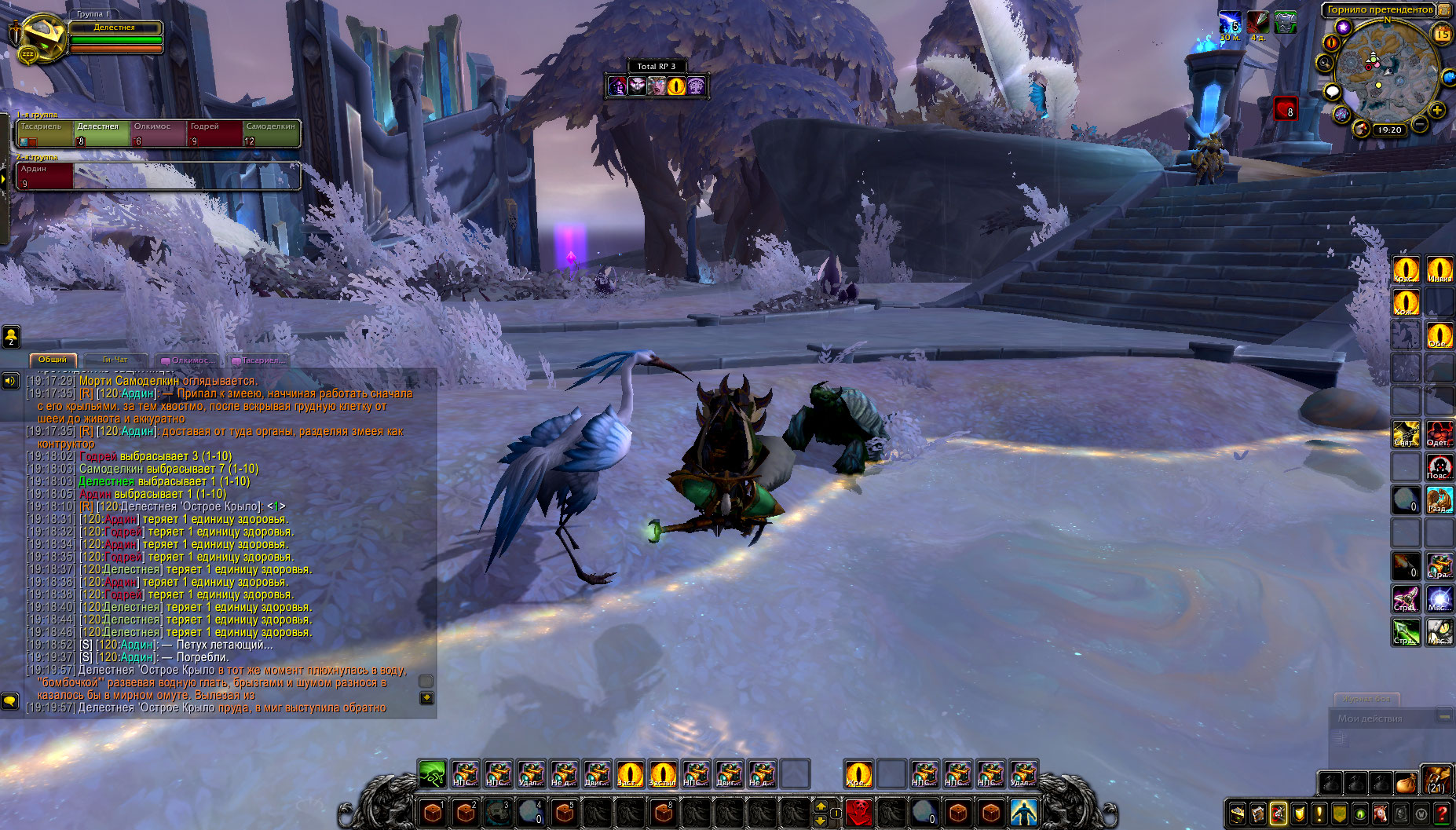Select Самоделкин in the raid group frame
This screenshot has height=830, width=1456.
(x=271, y=133)
